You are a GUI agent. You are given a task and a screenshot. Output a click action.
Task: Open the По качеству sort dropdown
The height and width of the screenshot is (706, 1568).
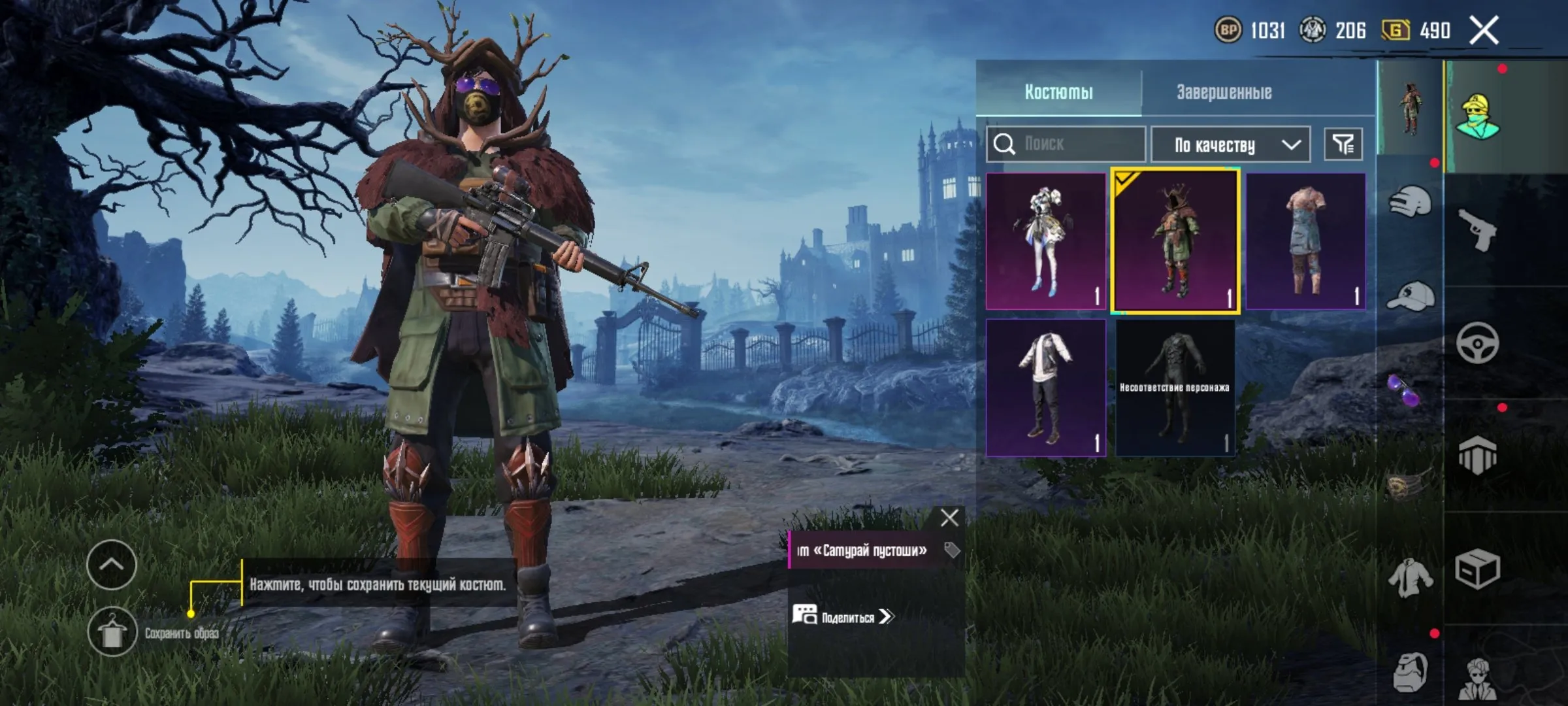1230,144
